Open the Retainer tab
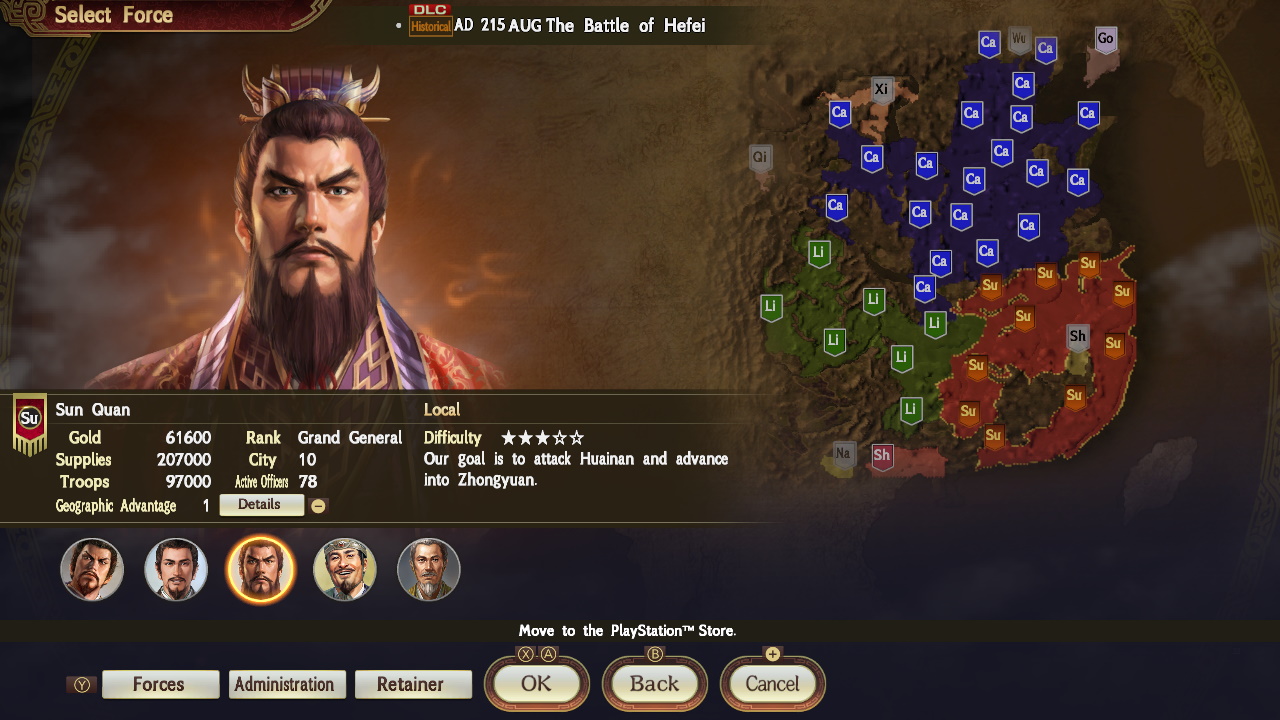This screenshot has height=720, width=1280. click(x=413, y=684)
